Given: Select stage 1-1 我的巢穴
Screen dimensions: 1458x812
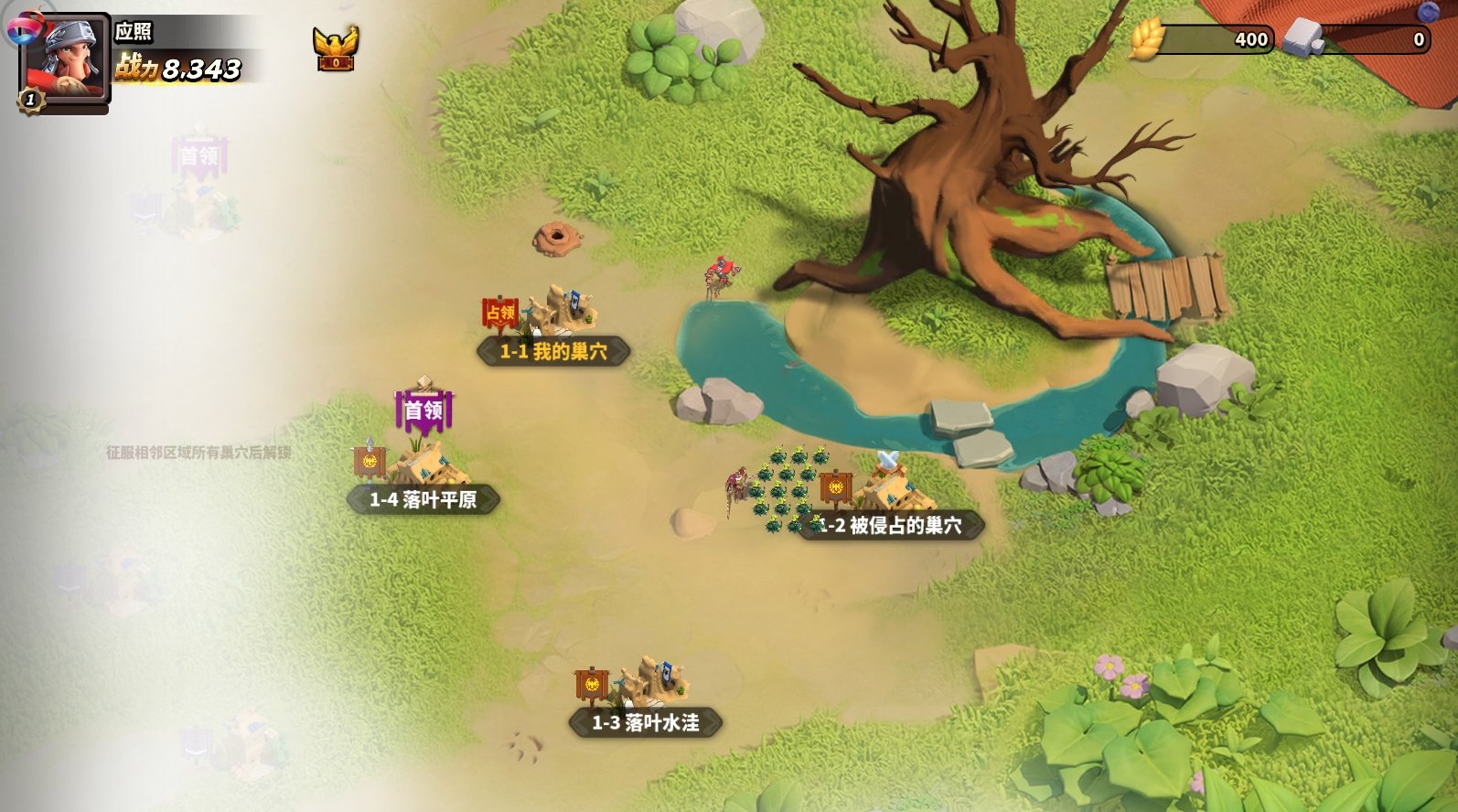Looking at the screenshot, I should [553, 351].
